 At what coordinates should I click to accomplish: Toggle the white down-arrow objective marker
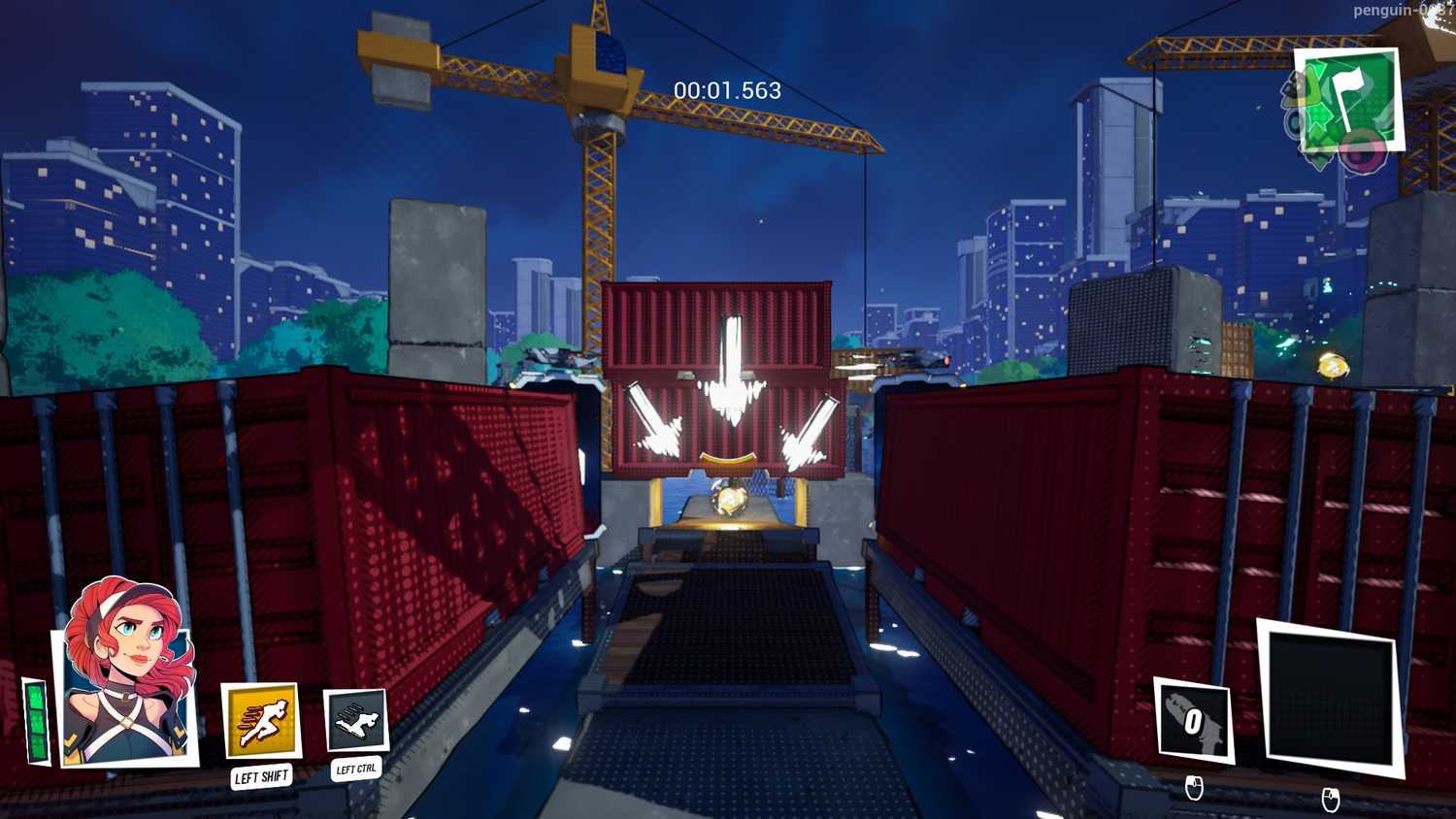click(x=735, y=369)
